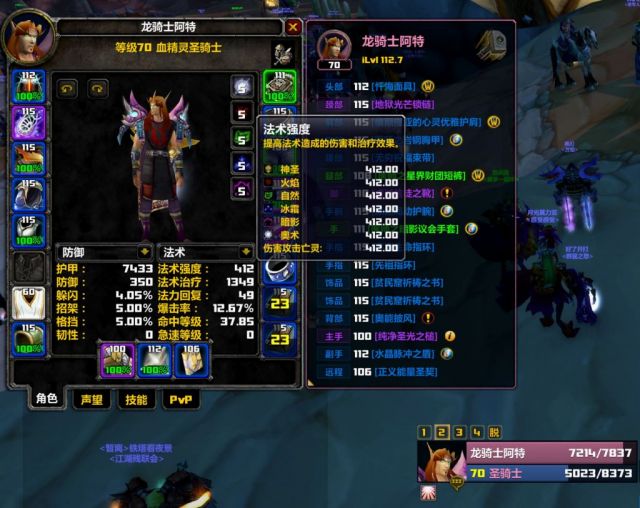Rotate the character model right
Viewport: 640px width, 508px height.
click(97, 88)
